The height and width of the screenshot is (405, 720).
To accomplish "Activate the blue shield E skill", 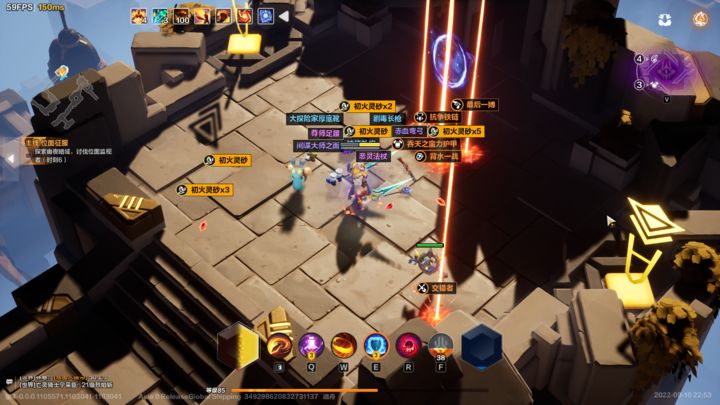I will click(376, 346).
